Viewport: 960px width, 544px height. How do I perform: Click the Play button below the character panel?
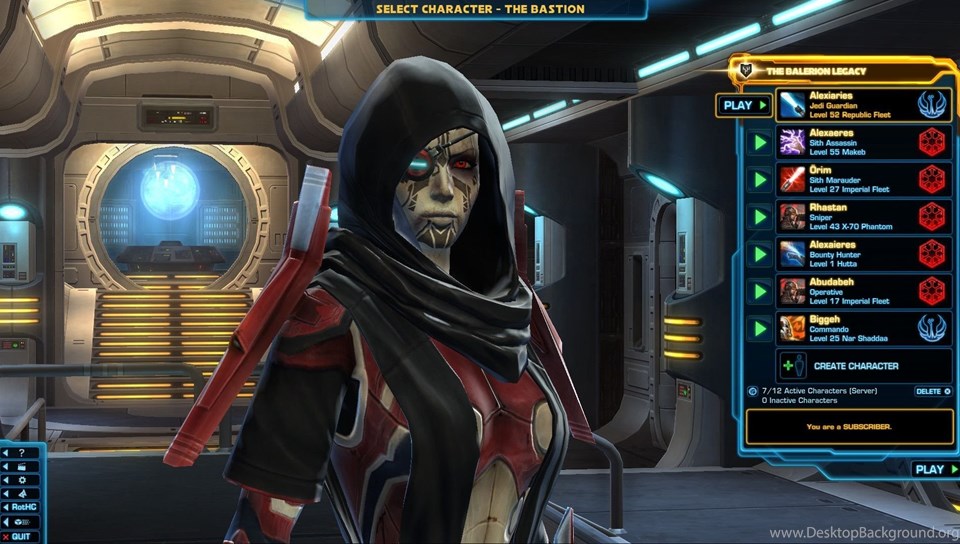click(x=934, y=469)
